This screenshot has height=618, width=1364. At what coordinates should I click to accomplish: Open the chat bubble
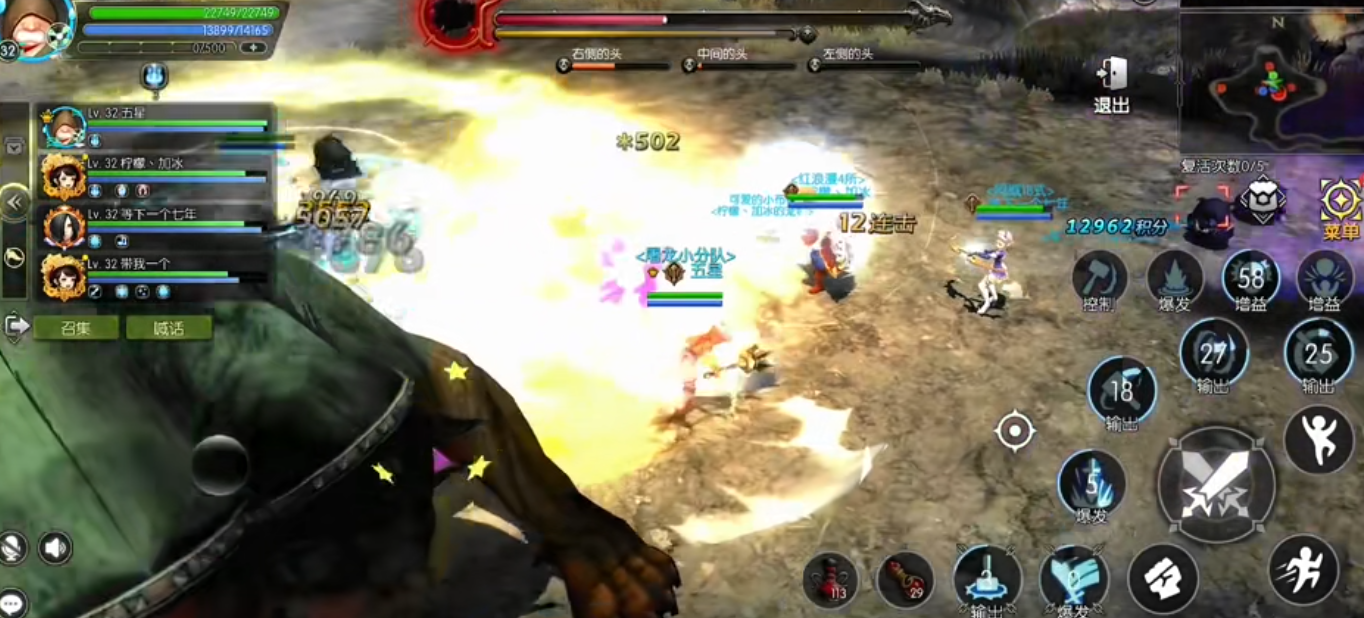point(13,603)
